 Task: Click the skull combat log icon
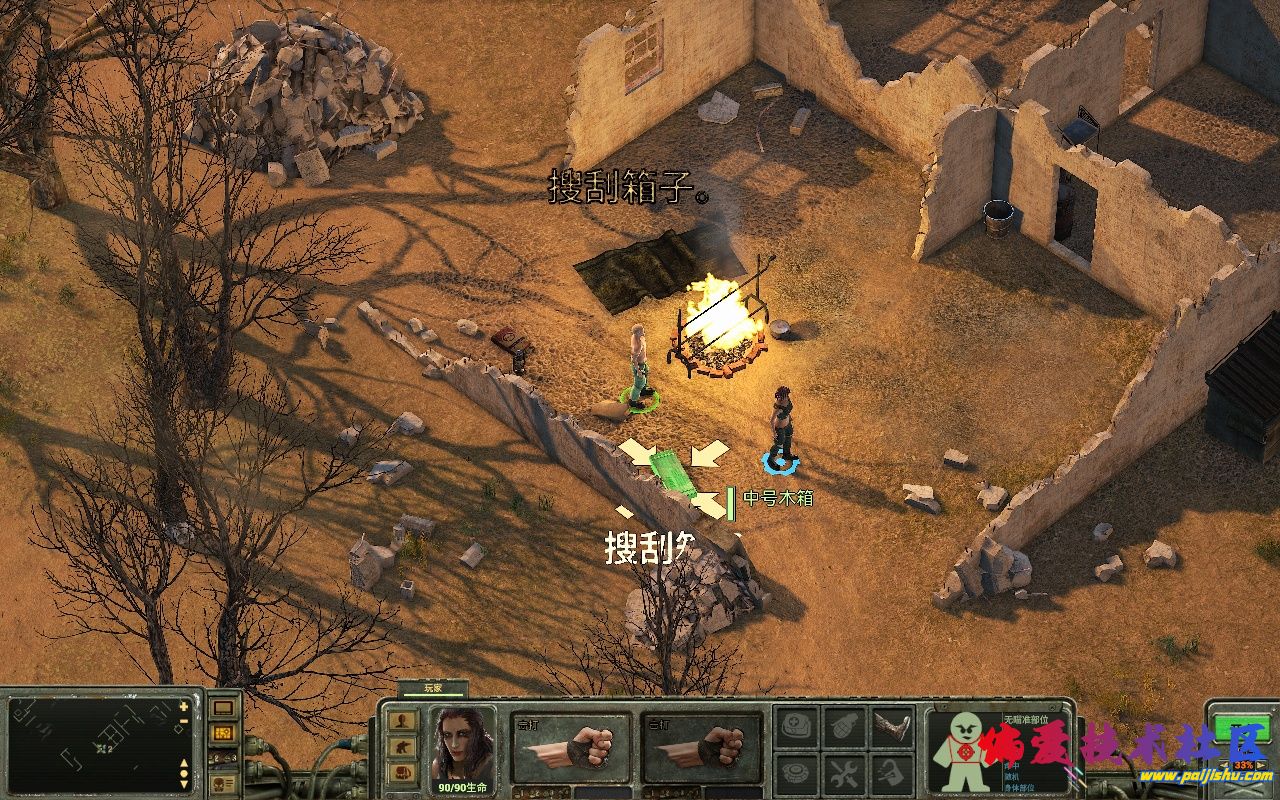point(223,781)
